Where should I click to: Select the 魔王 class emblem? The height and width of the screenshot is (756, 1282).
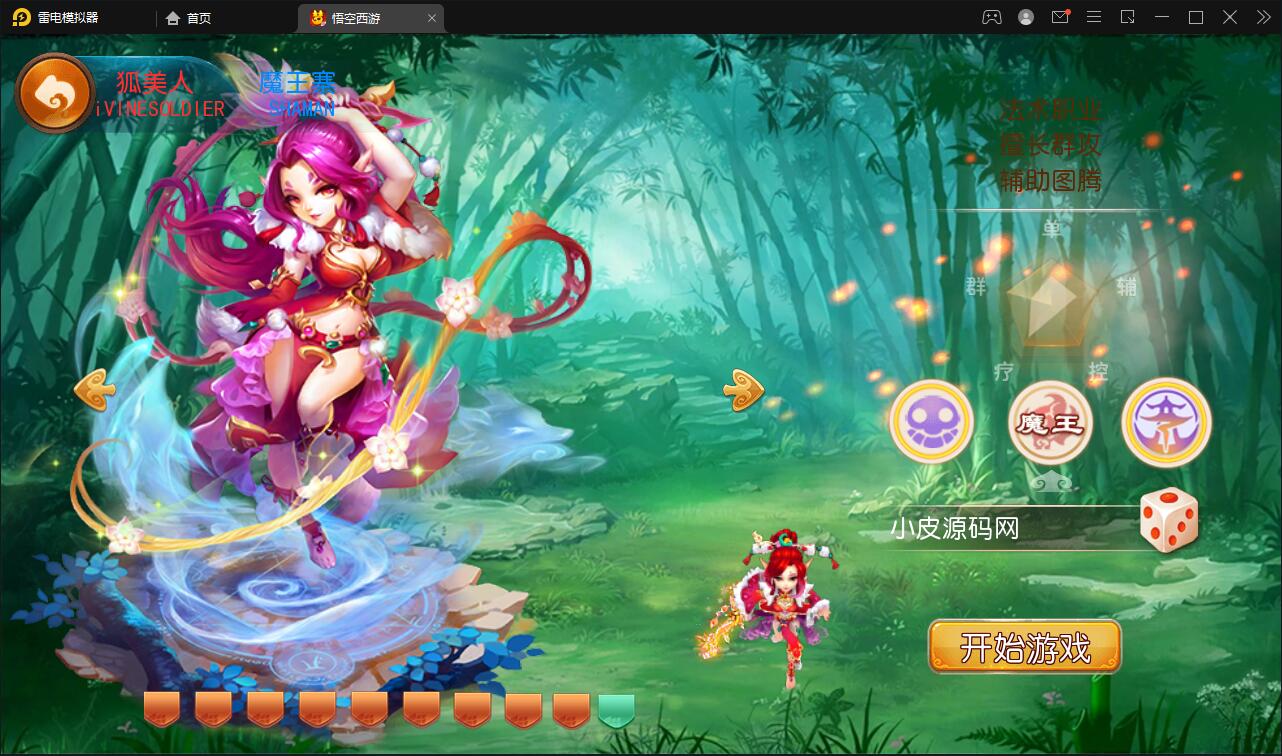pyautogui.click(x=1049, y=422)
